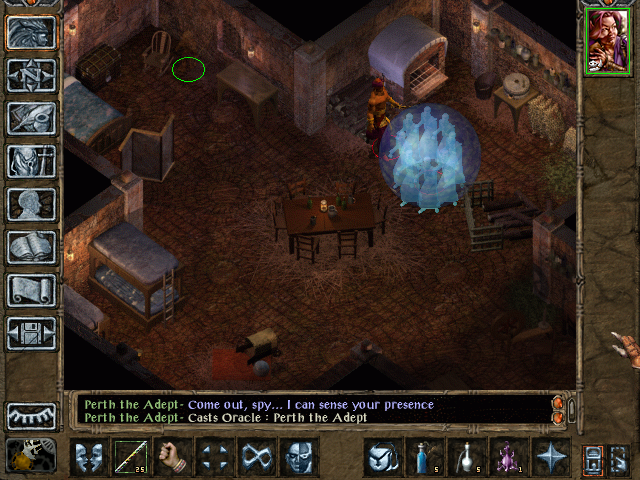
Task: Open special abilities (four-pointed star icon)
Action: pyautogui.click(x=550, y=457)
